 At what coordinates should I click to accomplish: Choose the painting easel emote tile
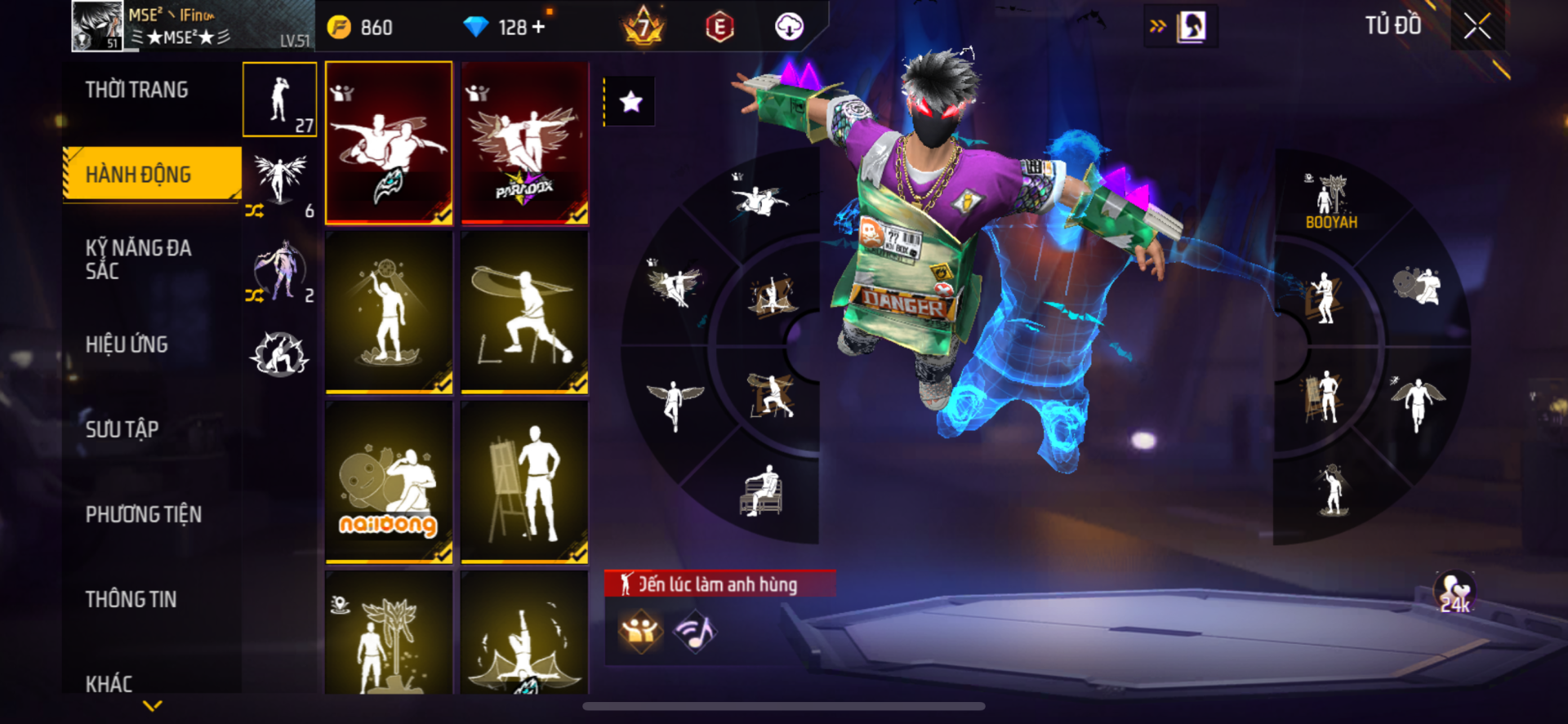pyautogui.click(x=524, y=482)
